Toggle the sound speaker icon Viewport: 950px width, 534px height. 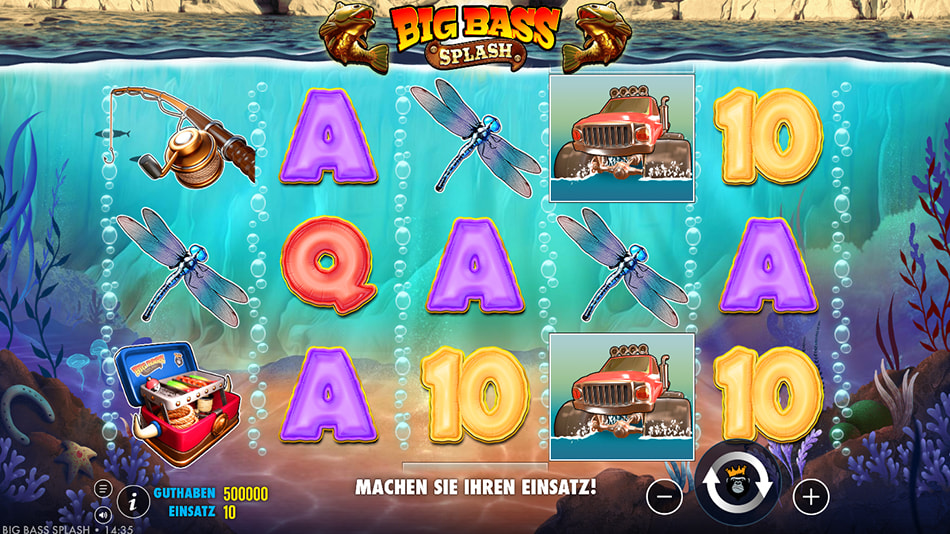pyautogui.click(x=104, y=514)
